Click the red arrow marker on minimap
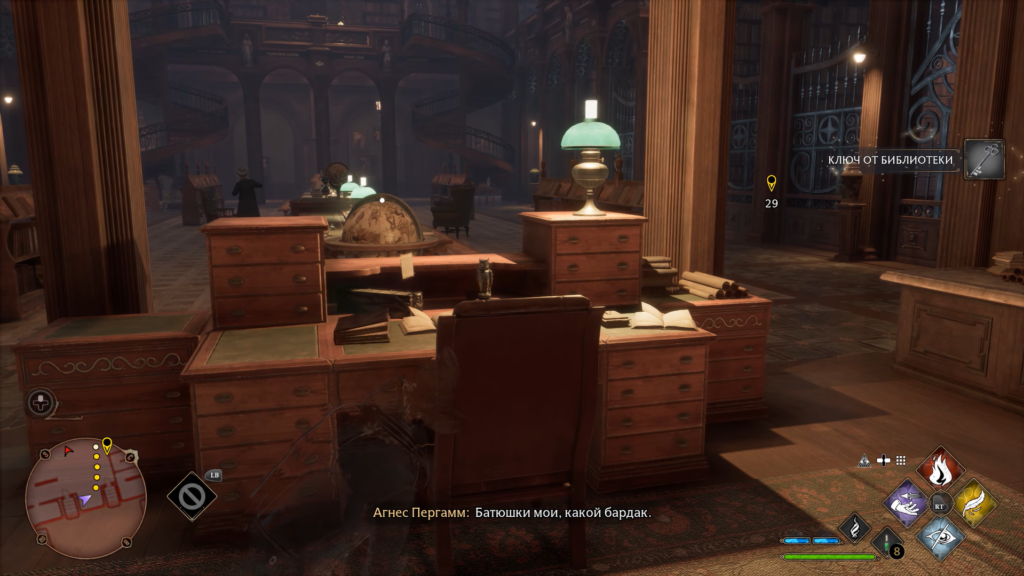 click(69, 452)
